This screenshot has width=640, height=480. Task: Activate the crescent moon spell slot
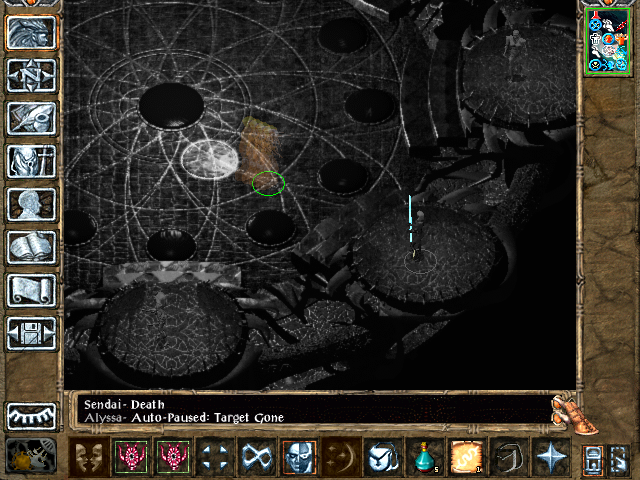(340, 458)
